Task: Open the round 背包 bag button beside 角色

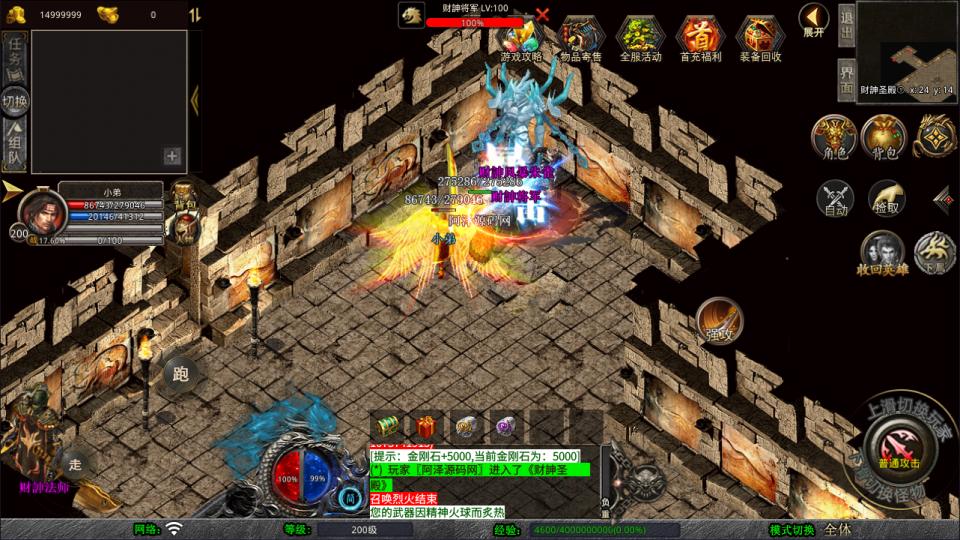Action: [883, 137]
